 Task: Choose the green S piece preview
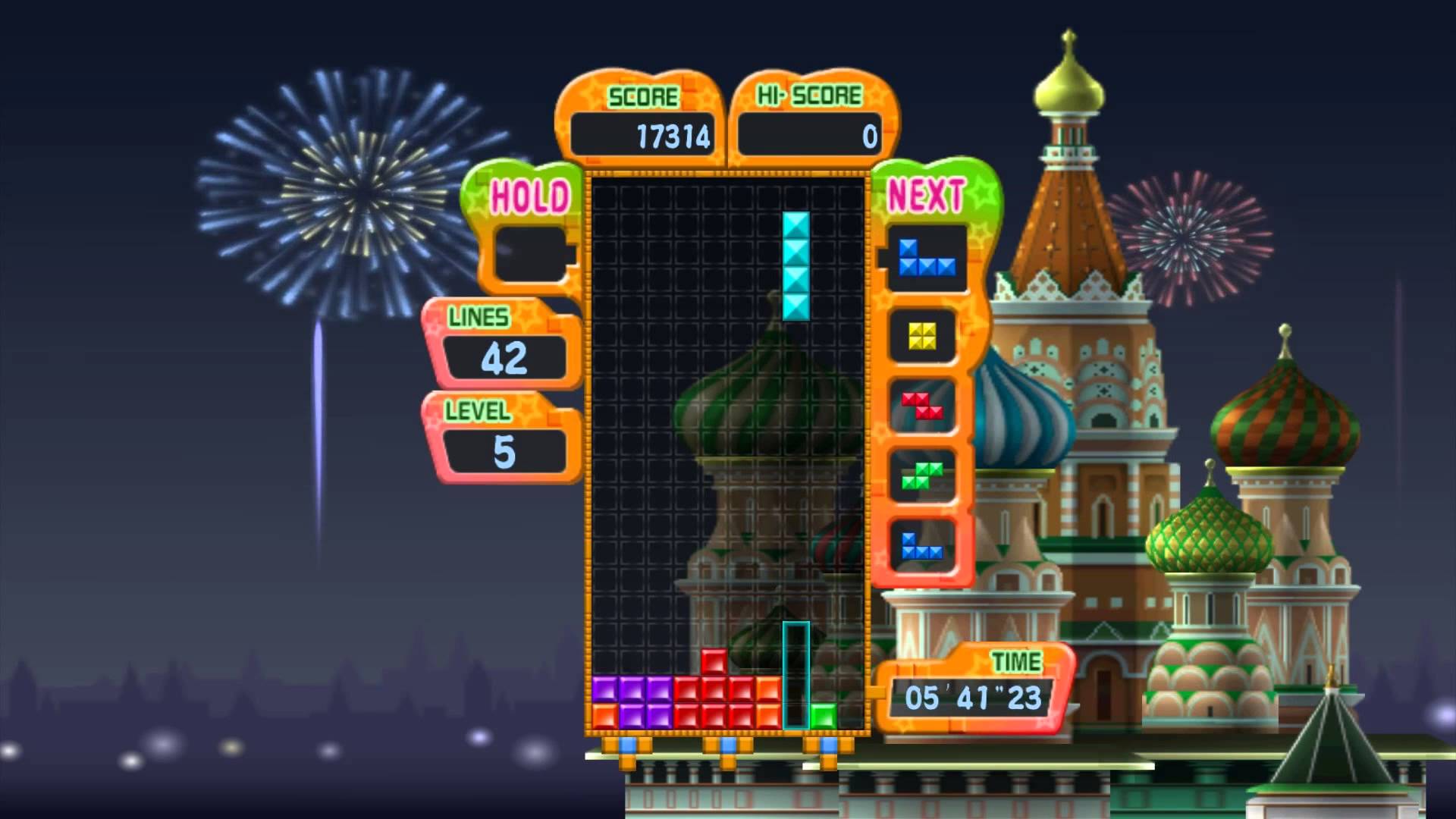coord(922,475)
